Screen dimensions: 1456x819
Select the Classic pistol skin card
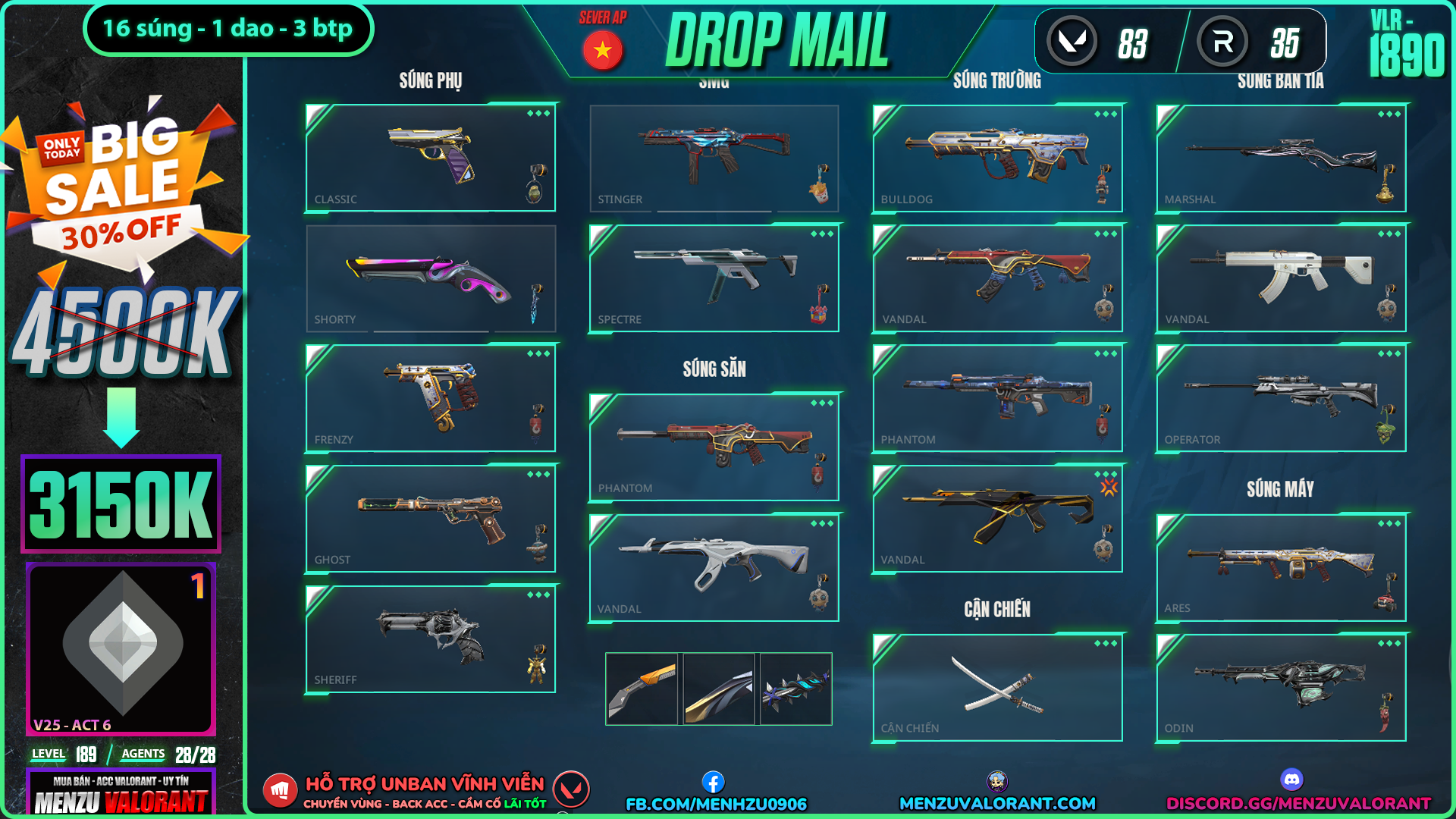(x=430, y=158)
